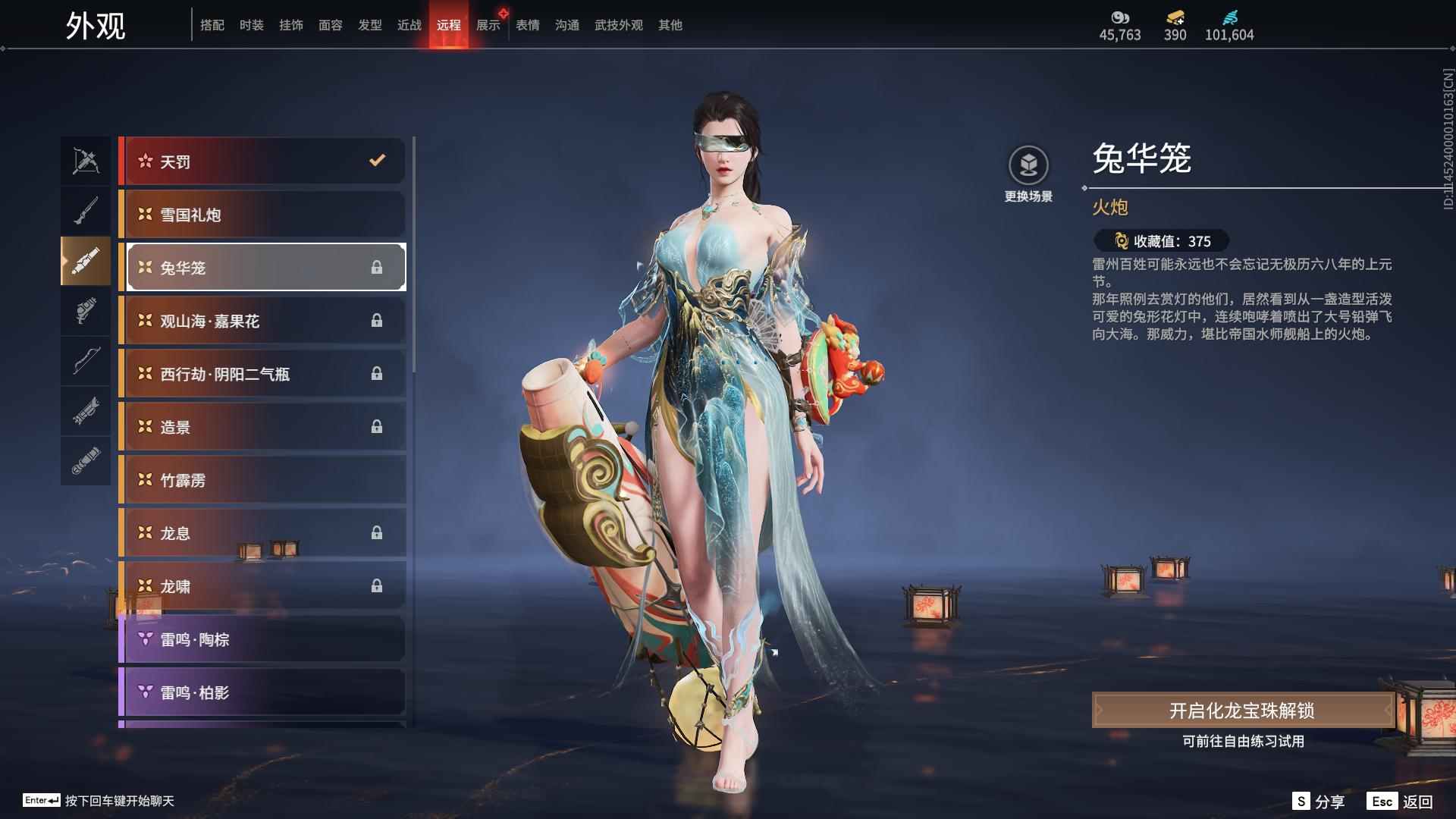Open the 展示 tab

pyautogui.click(x=488, y=25)
